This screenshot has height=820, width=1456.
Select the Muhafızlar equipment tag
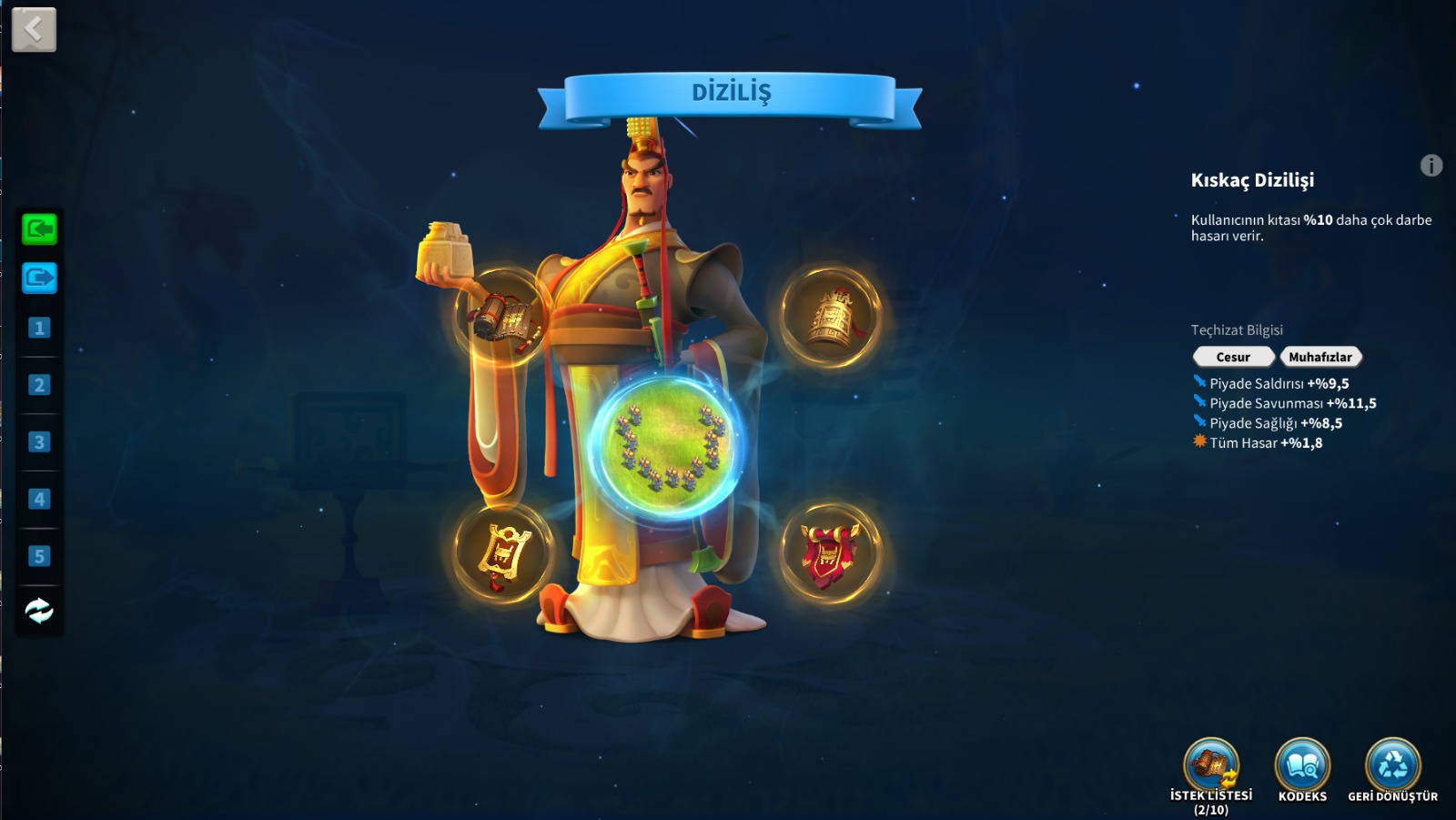click(1320, 357)
